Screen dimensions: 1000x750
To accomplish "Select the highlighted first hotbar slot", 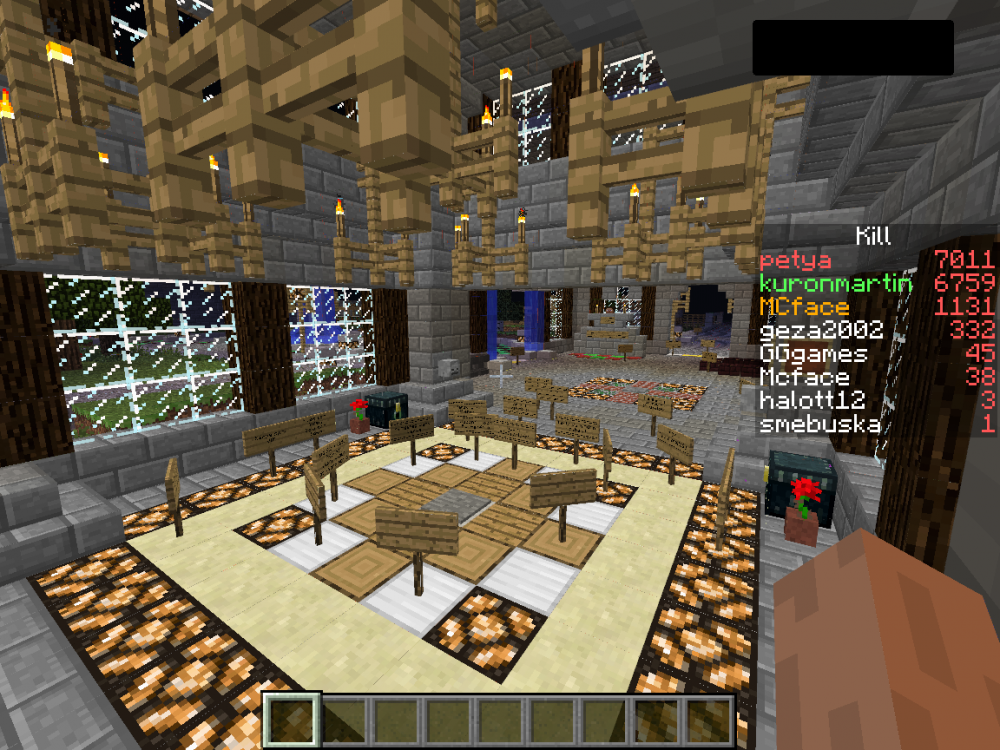I will (293, 718).
